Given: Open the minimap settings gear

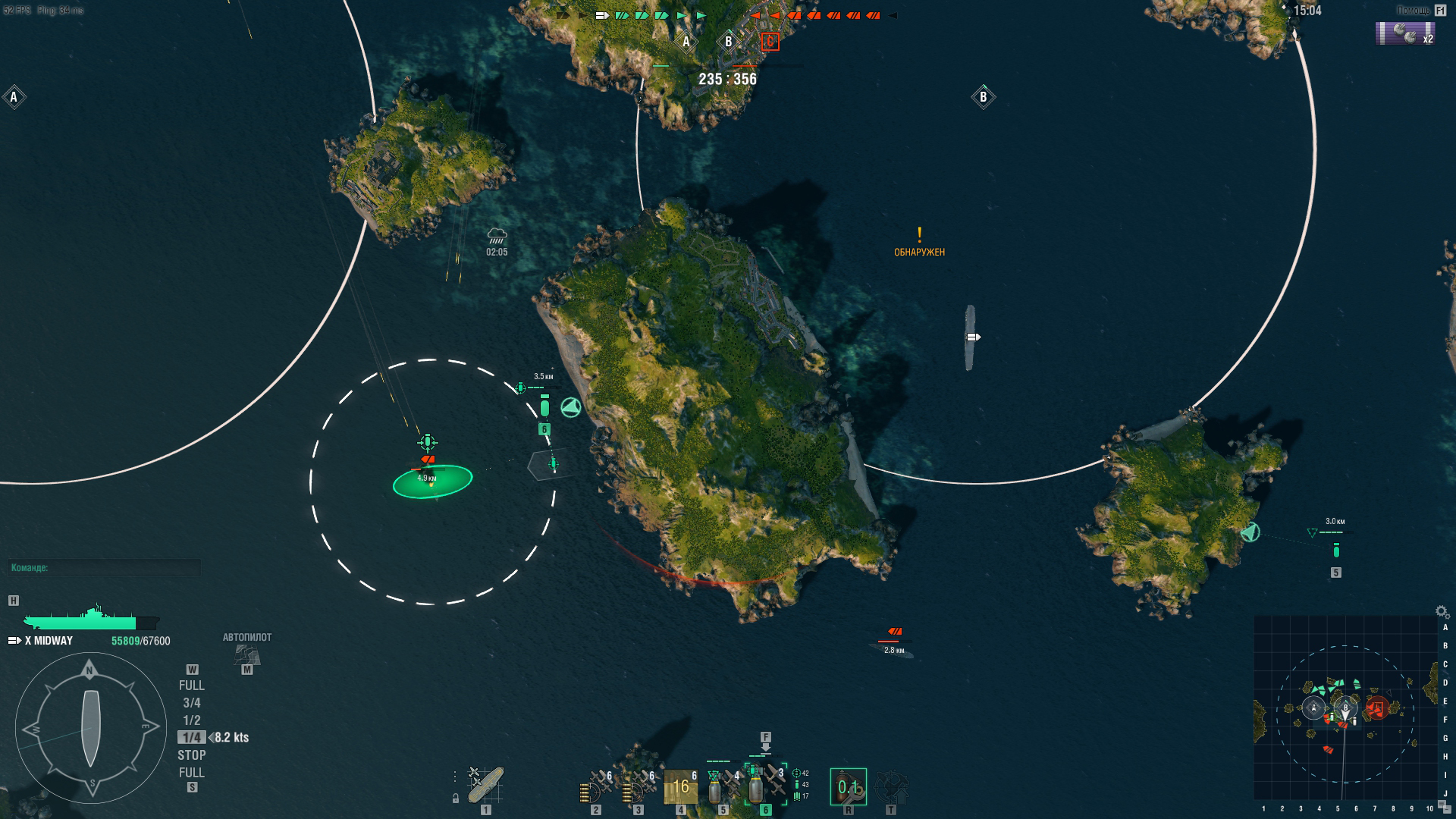Looking at the screenshot, I should click(x=1442, y=611).
